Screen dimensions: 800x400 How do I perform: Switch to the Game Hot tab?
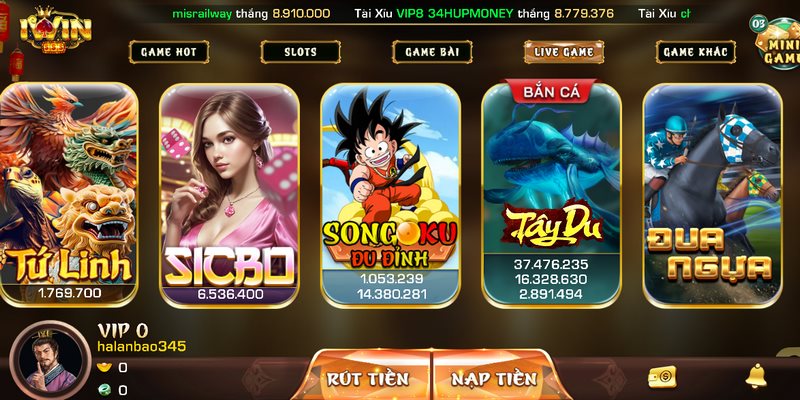(x=168, y=52)
